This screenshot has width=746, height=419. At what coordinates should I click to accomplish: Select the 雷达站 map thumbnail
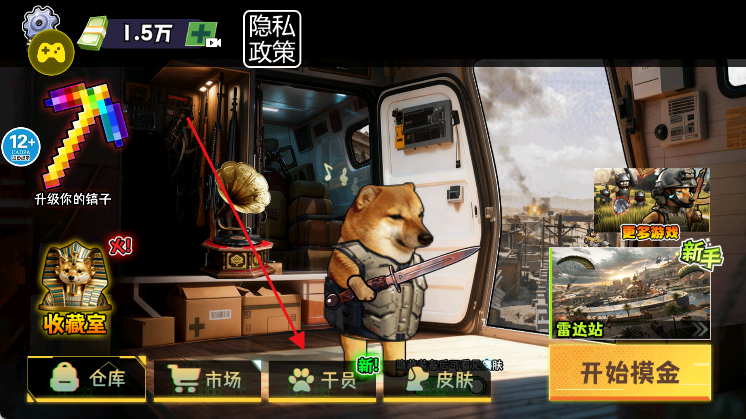[630, 294]
